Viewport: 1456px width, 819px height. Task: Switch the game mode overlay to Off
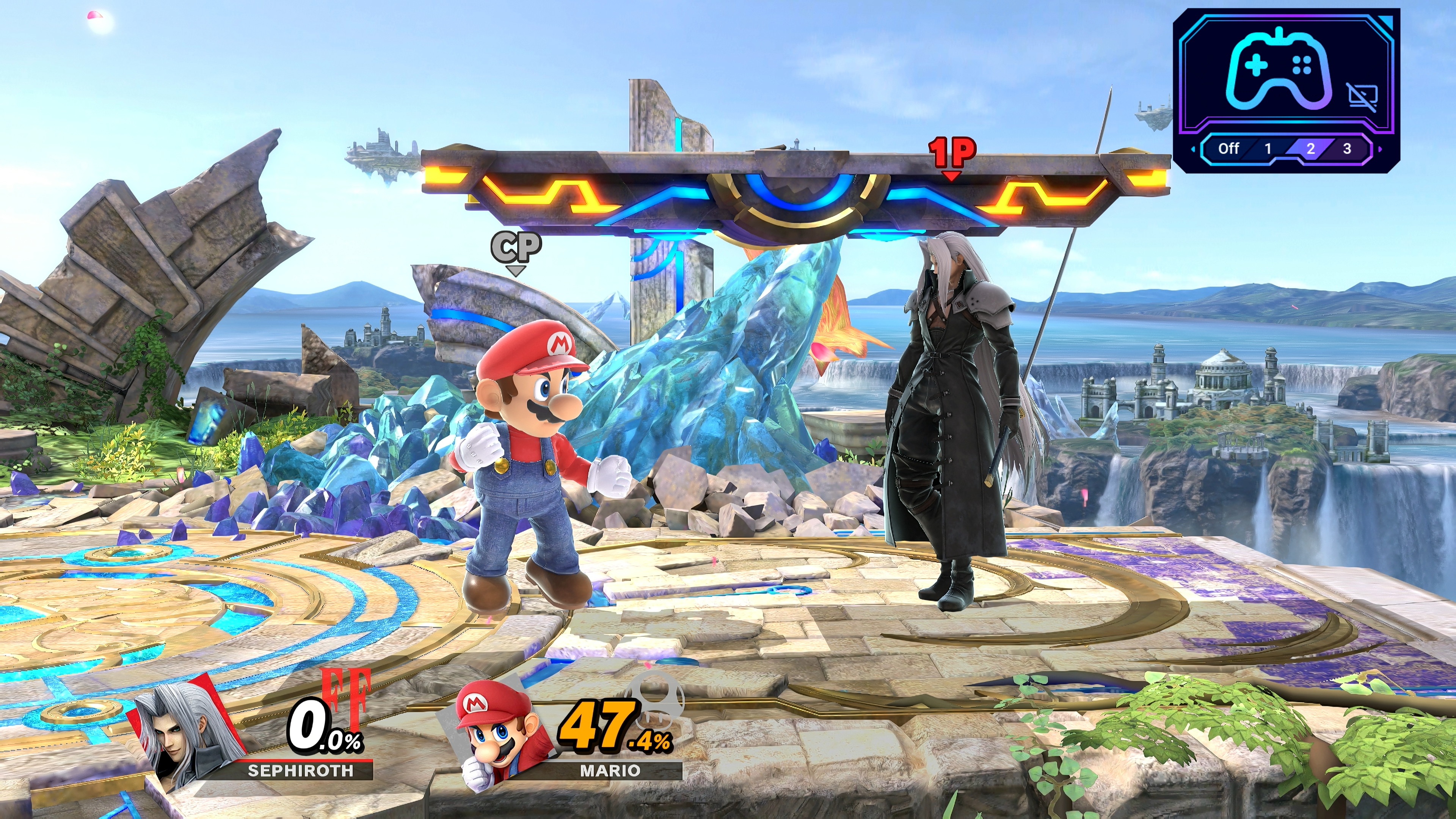(x=1228, y=149)
